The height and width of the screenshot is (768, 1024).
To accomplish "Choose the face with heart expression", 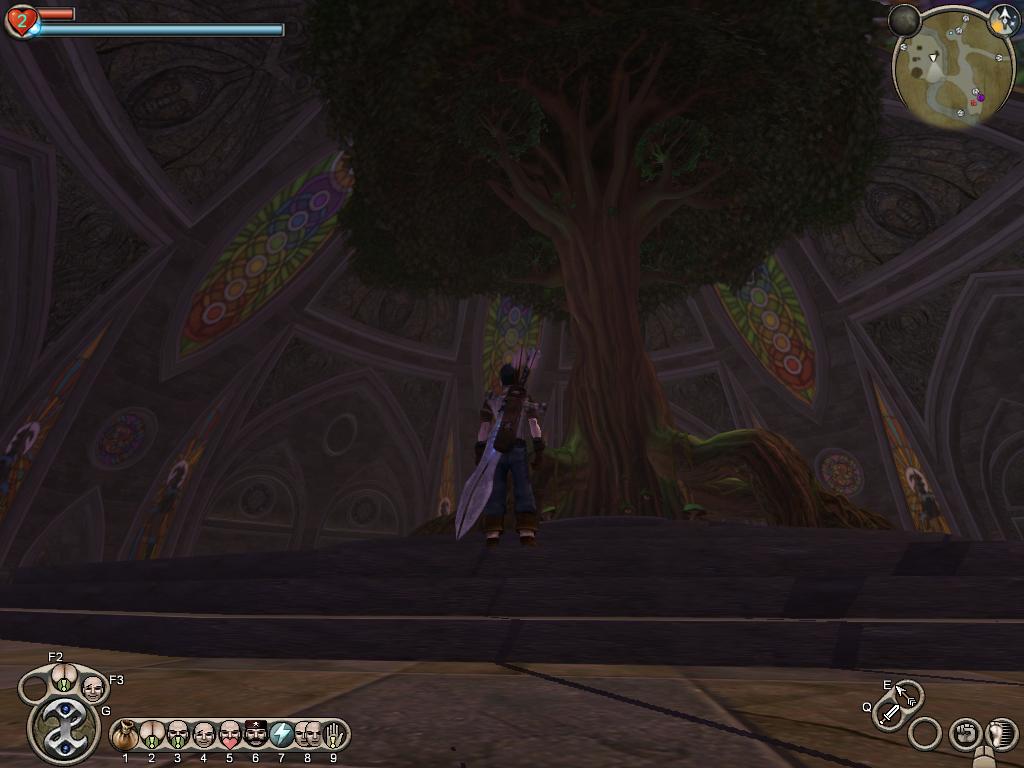I will tap(229, 736).
